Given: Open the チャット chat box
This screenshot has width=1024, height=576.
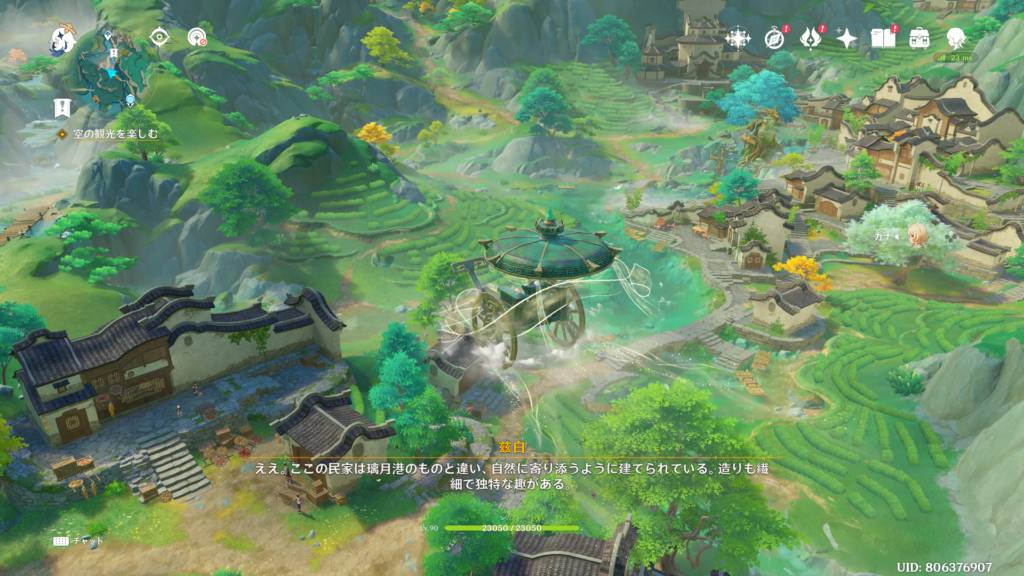Looking at the screenshot, I should pyautogui.click(x=78, y=540).
